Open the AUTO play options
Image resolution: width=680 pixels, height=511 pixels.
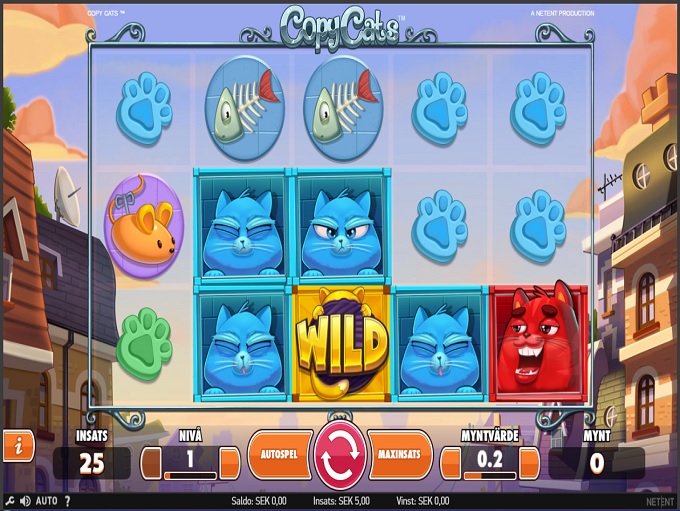click(x=46, y=500)
